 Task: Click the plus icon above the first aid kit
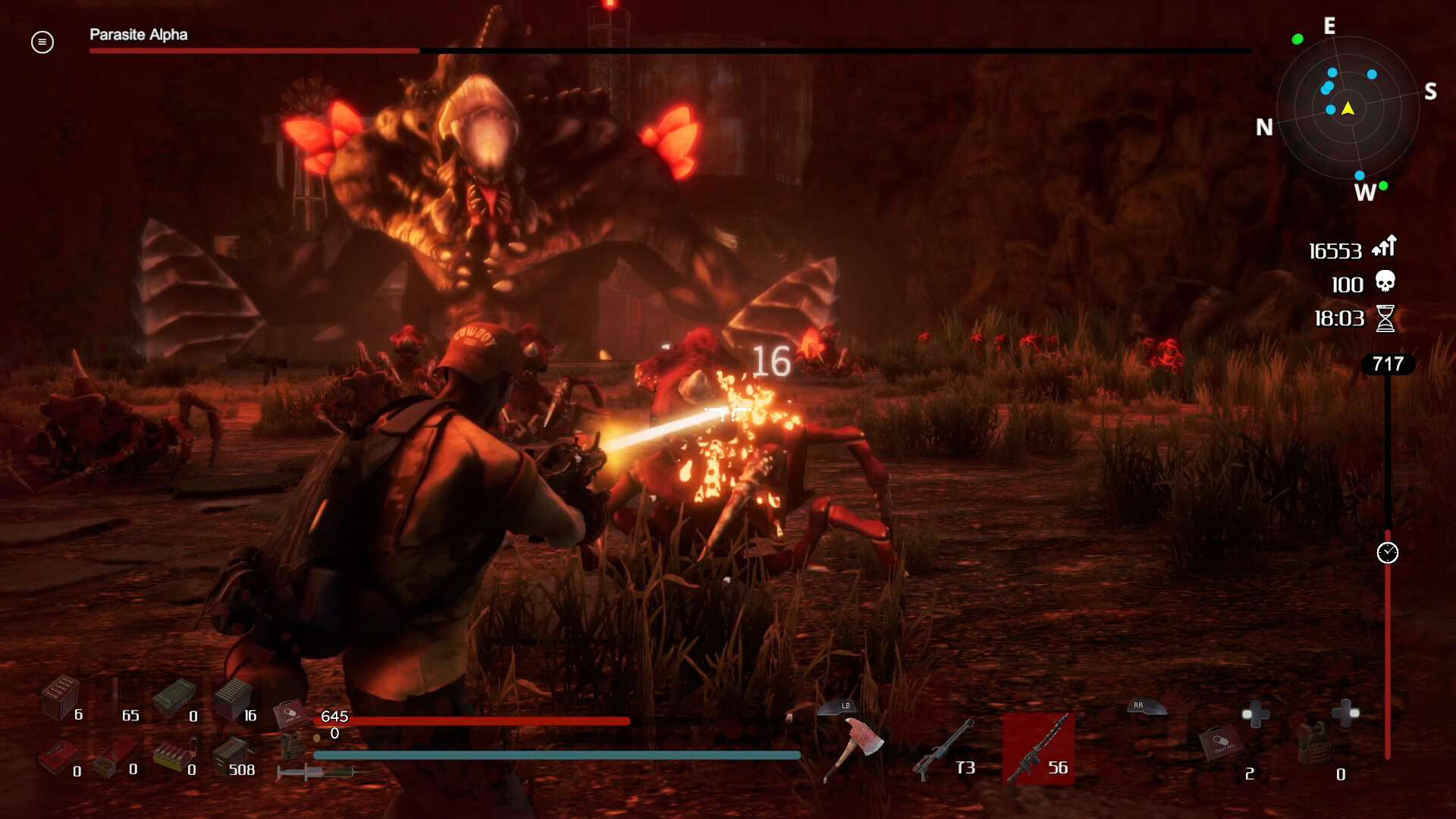(1257, 714)
